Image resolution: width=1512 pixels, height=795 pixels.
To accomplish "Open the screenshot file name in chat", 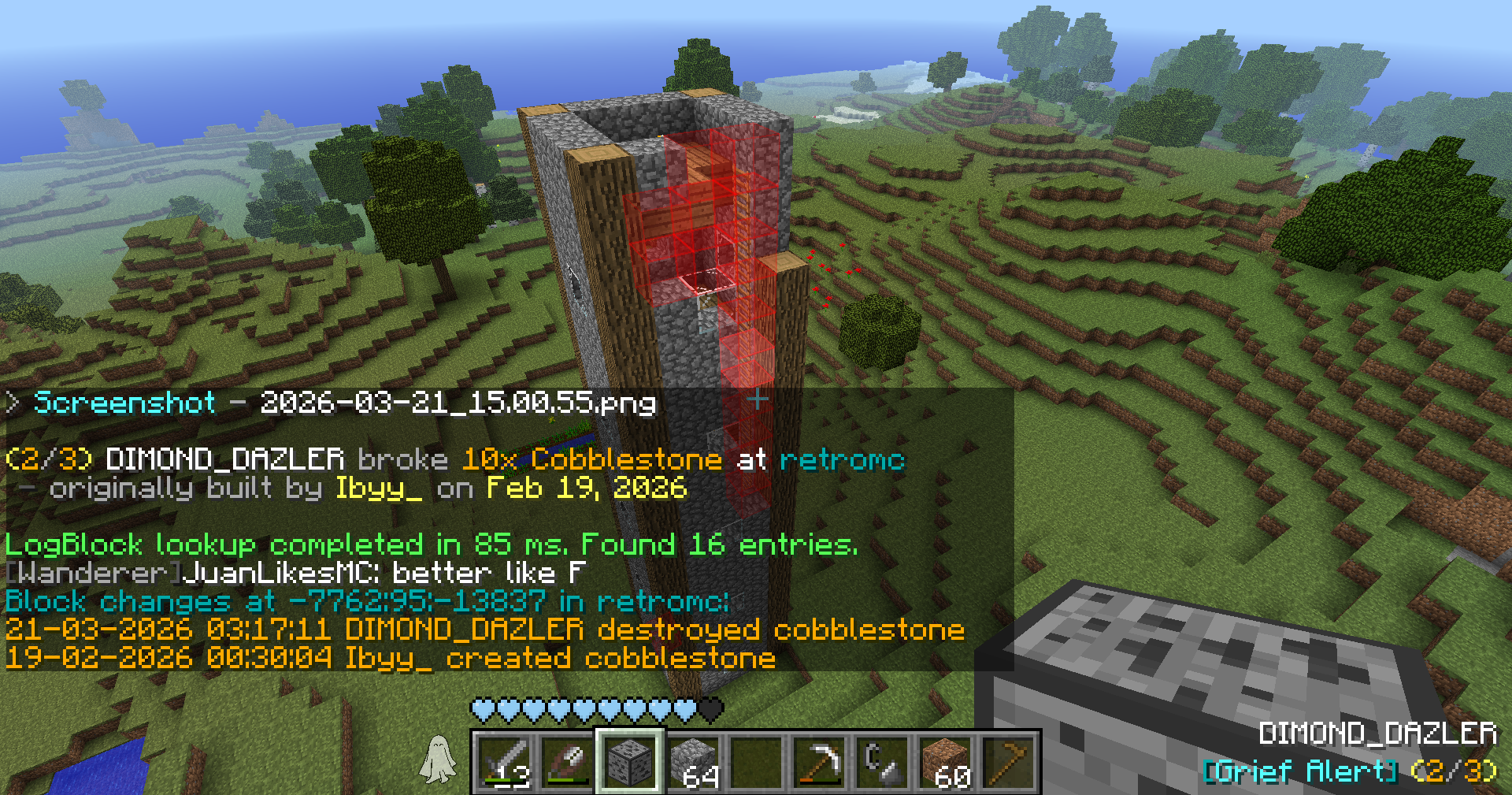I will (457, 403).
